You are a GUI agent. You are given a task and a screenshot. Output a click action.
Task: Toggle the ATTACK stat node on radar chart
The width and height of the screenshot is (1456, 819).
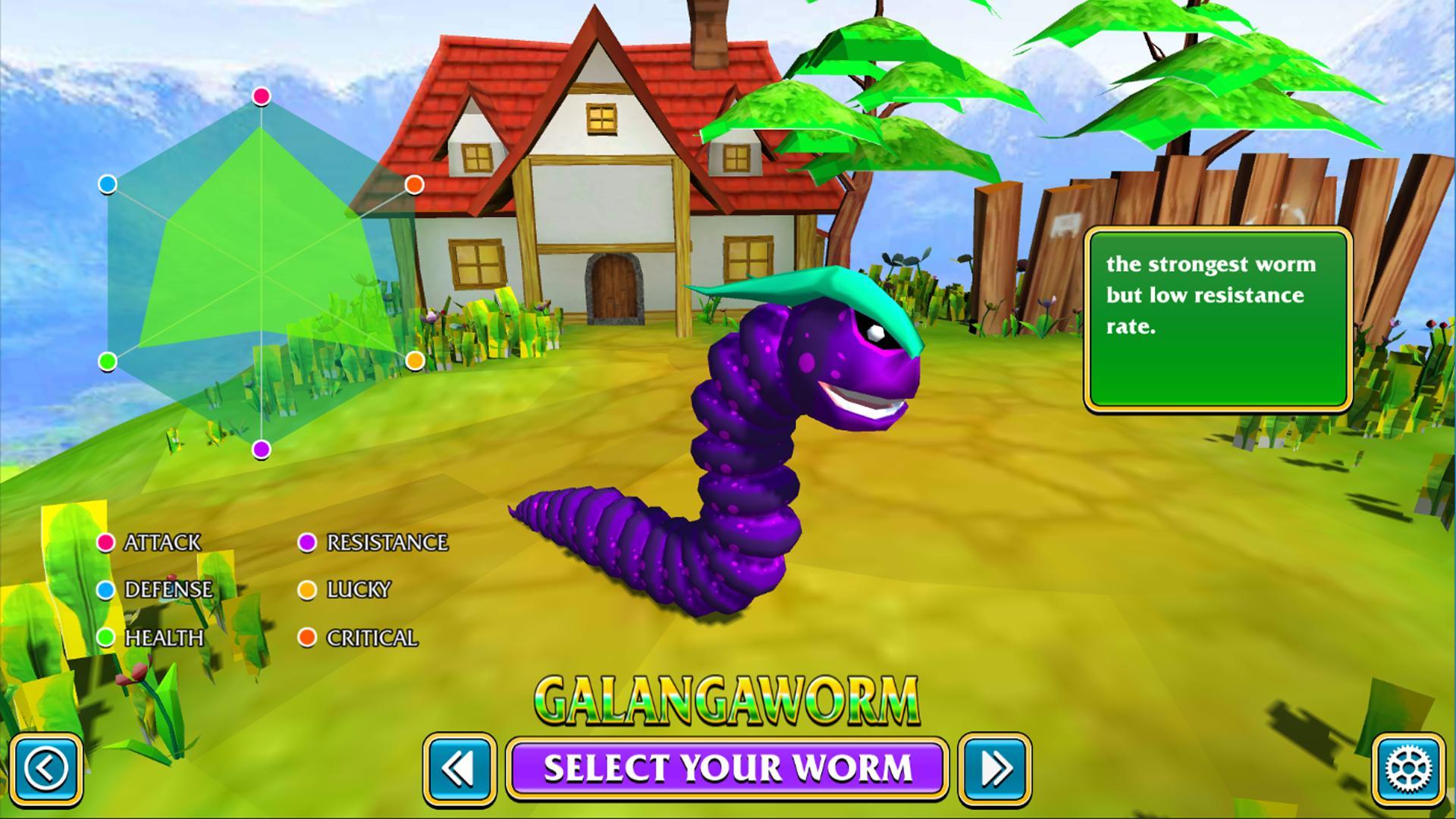(x=261, y=97)
